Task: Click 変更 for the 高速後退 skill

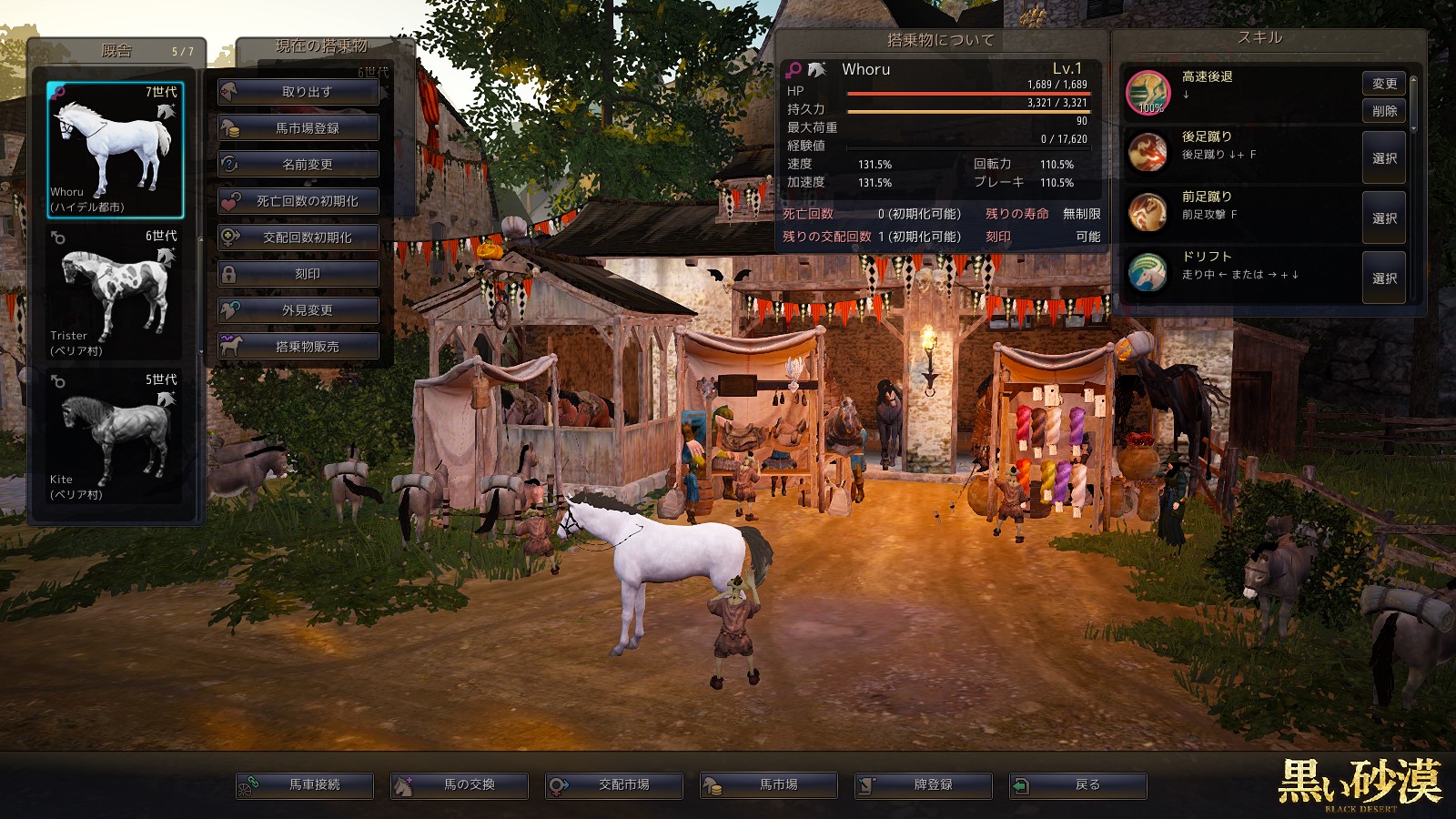Action: (1384, 84)
